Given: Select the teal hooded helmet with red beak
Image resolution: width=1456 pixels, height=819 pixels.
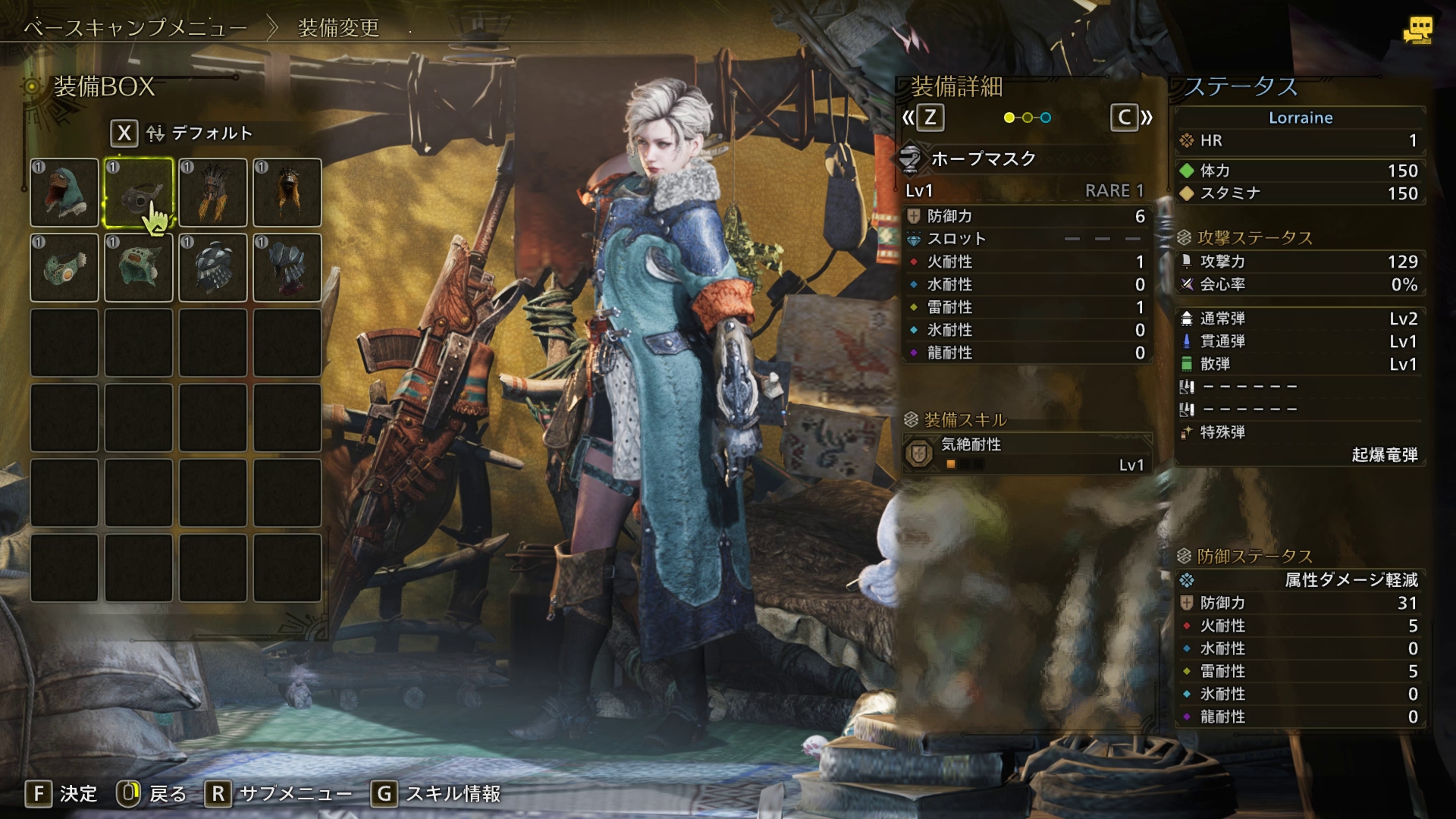Looking at the screenshot, I should point(64,193).
